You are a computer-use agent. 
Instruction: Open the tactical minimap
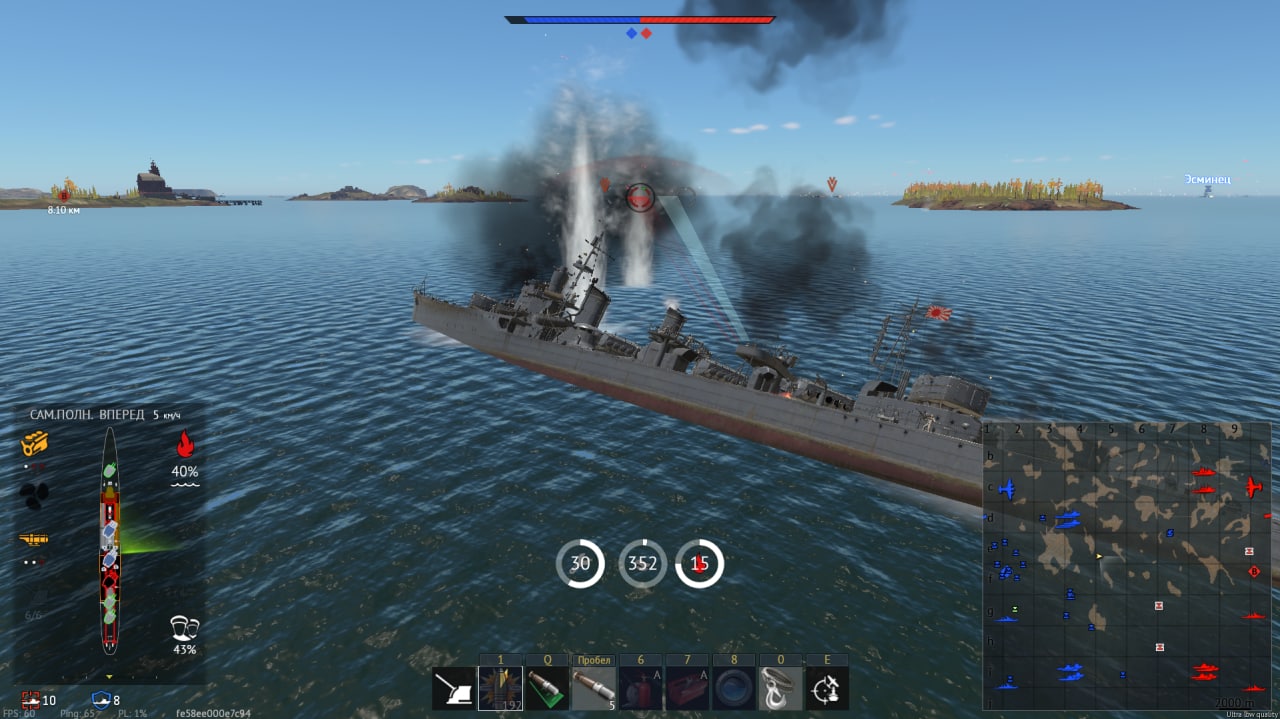tap(1127, 565)
